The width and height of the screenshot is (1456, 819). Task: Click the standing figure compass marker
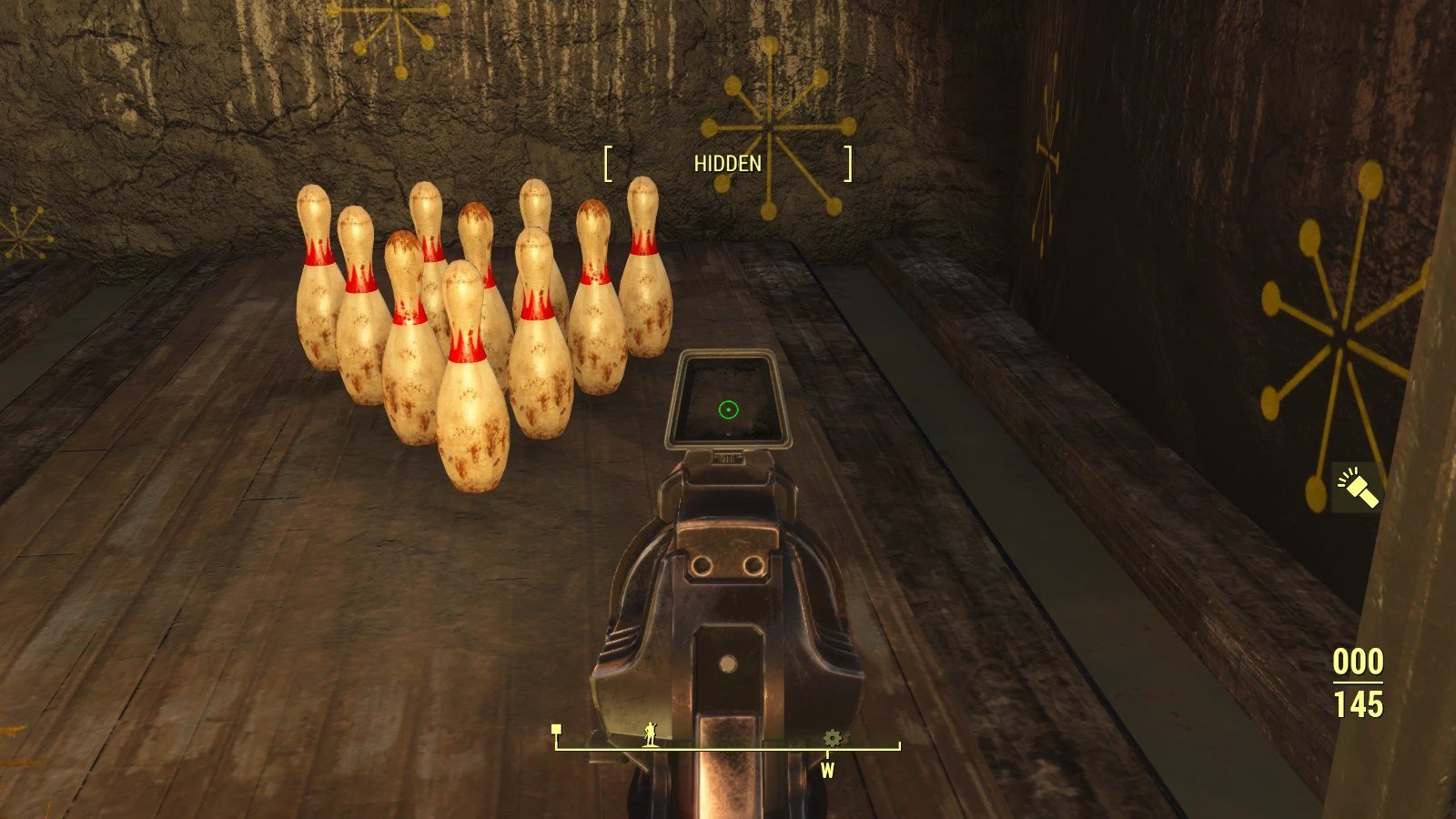click(x=652, y=733)
